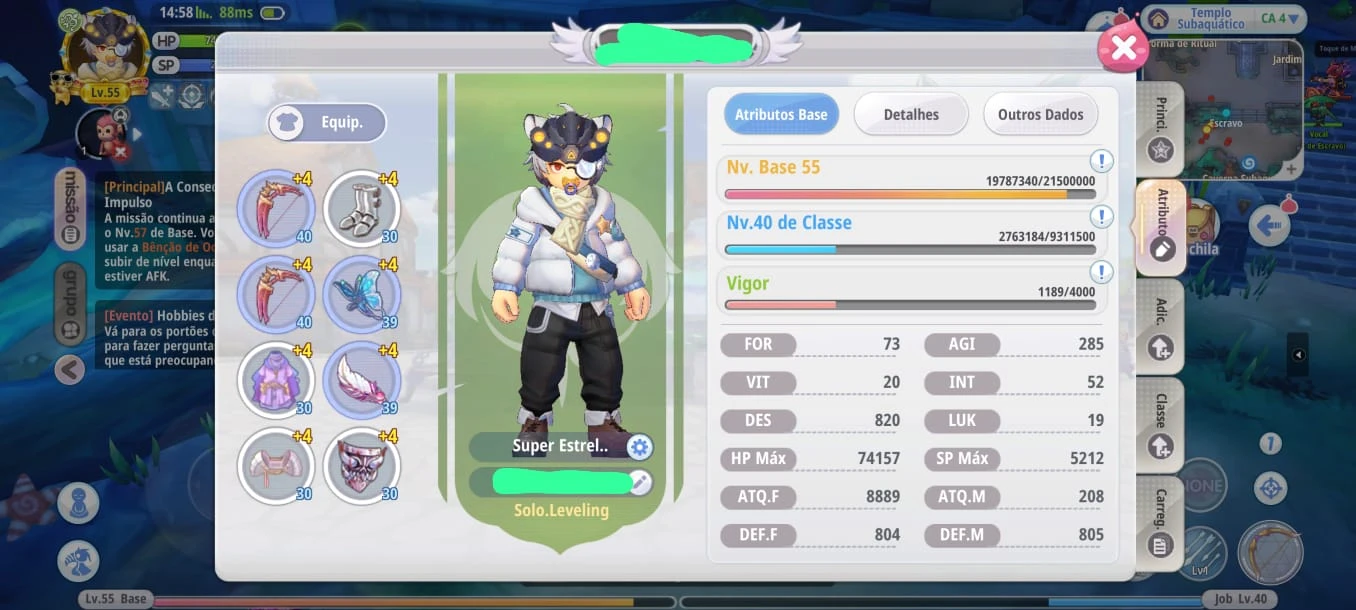Viewport: 1356px width, 610px height.
Task: Open the Princ. side tab
Action: pos(1160,130)
